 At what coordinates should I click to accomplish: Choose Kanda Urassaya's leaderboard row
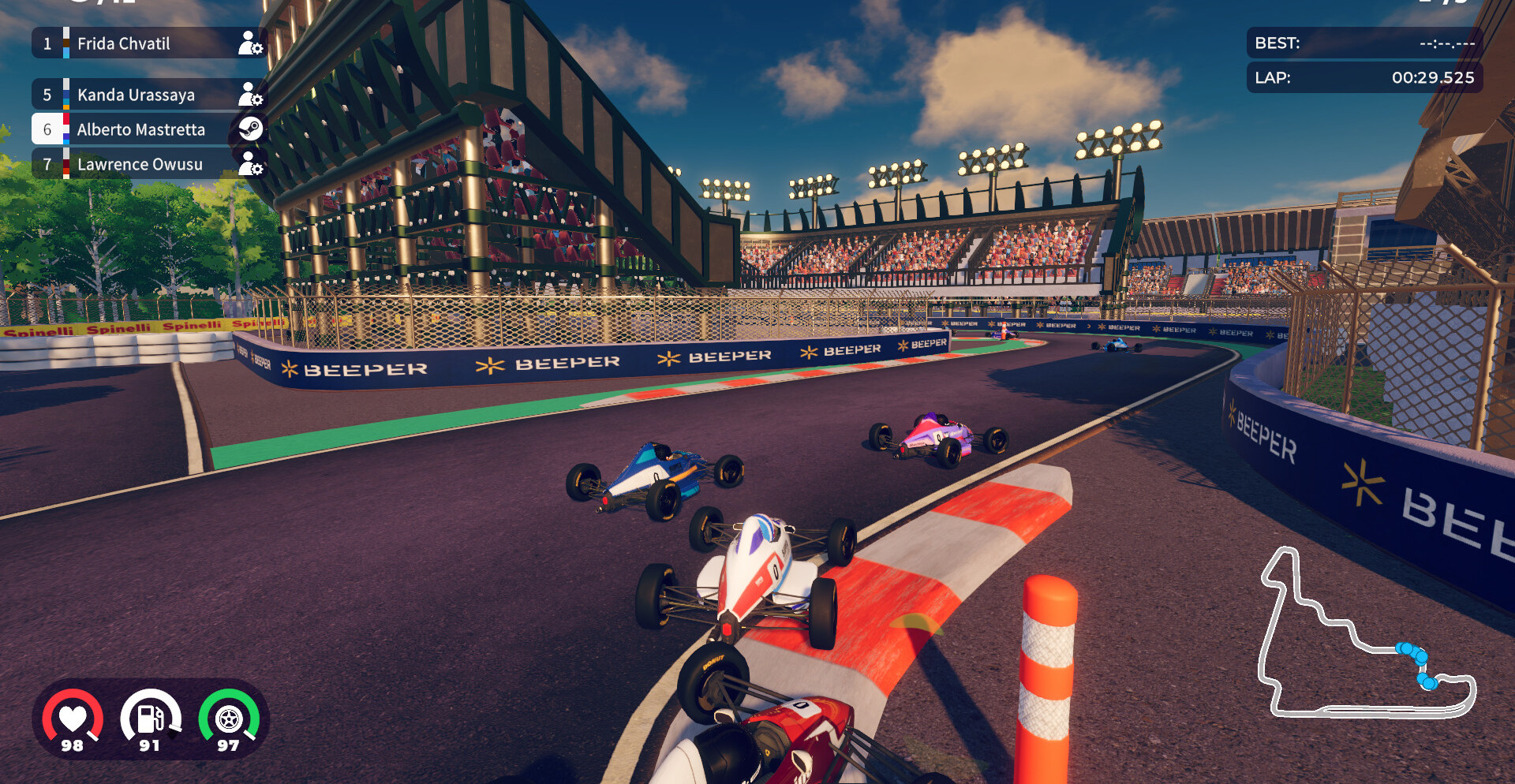point(136,95)
